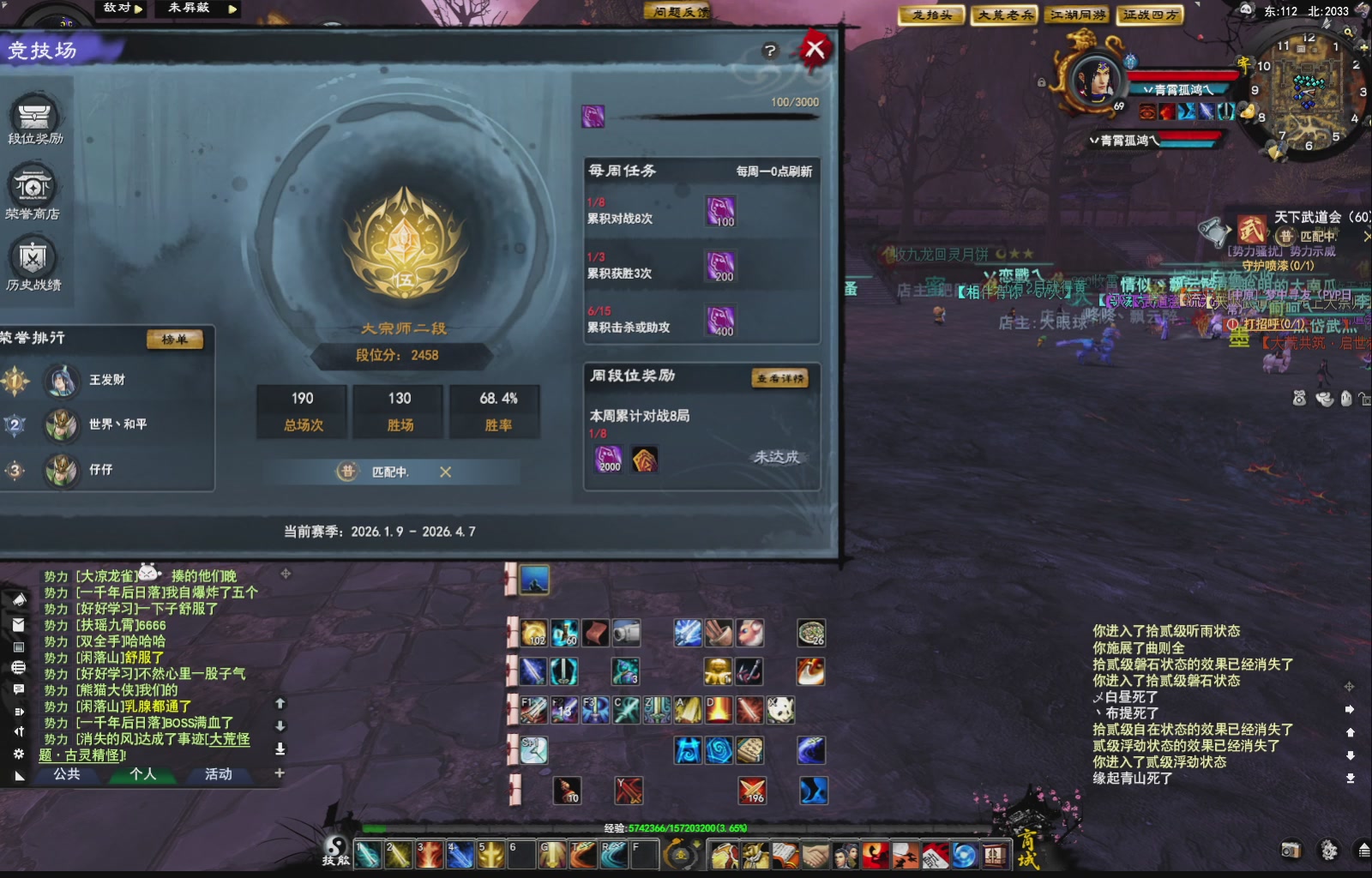
Task: Expand the 敌对 chat channel dropdown arrow
Action: click(140, 9)
